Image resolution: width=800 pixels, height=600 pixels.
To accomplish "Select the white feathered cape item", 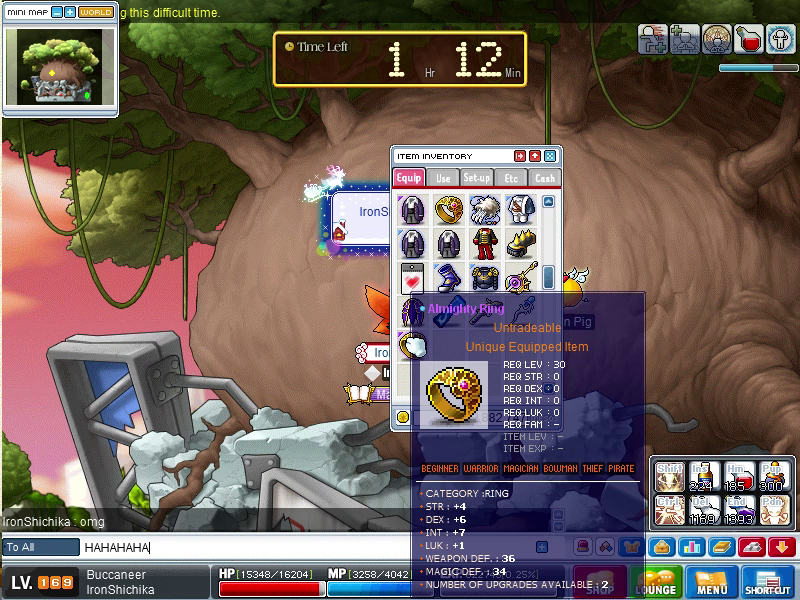I will [x=484, y=209].
